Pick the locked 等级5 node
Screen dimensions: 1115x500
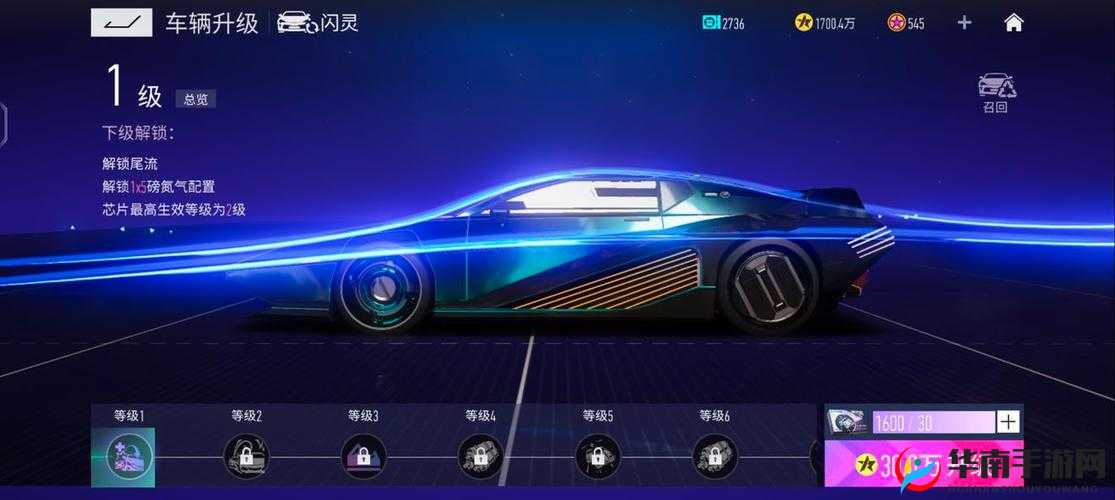coord(597,456)
